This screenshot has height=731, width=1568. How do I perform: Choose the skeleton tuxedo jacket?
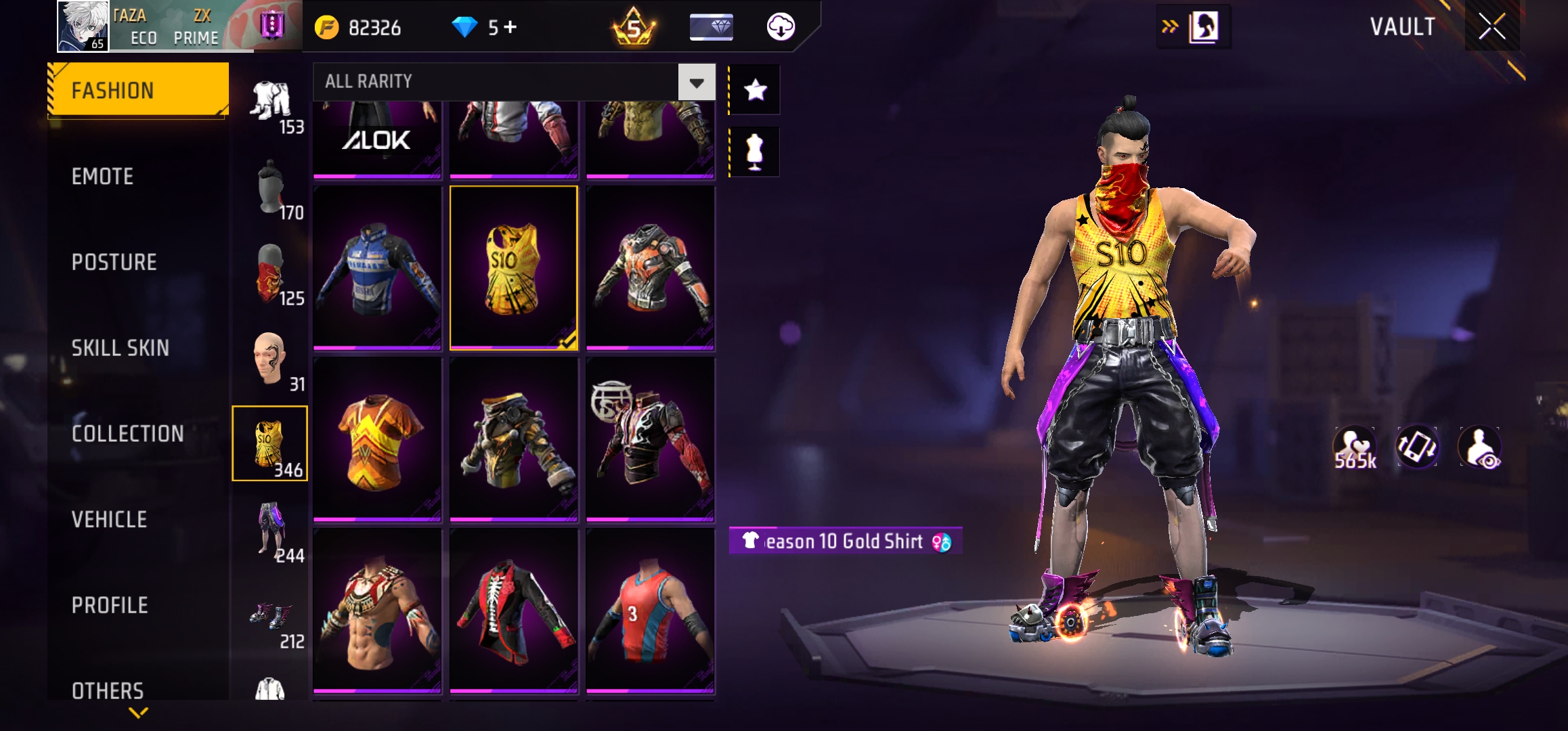point(513,611)
